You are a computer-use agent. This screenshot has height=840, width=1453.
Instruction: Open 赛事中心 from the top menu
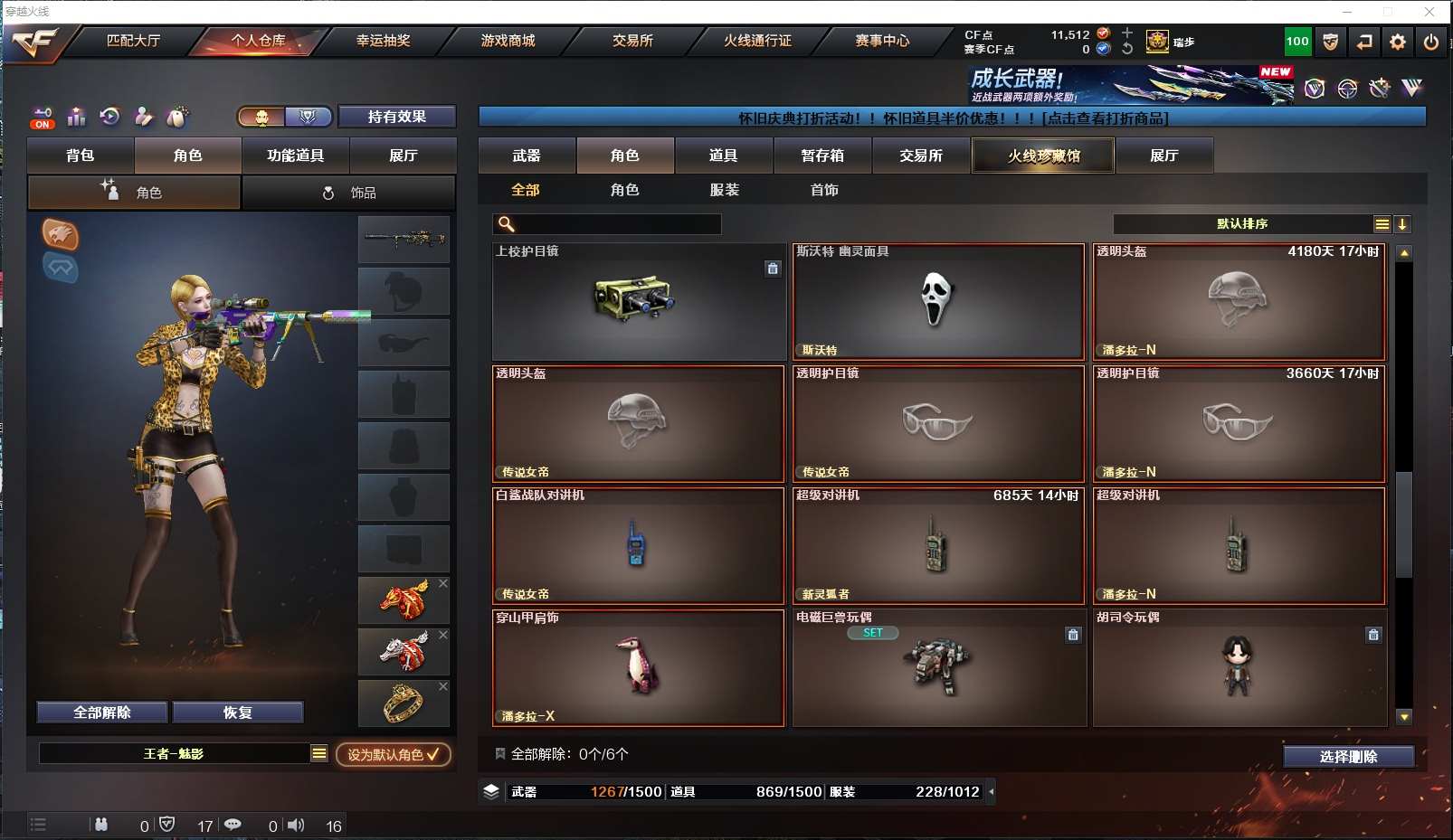tap(882, 41)
